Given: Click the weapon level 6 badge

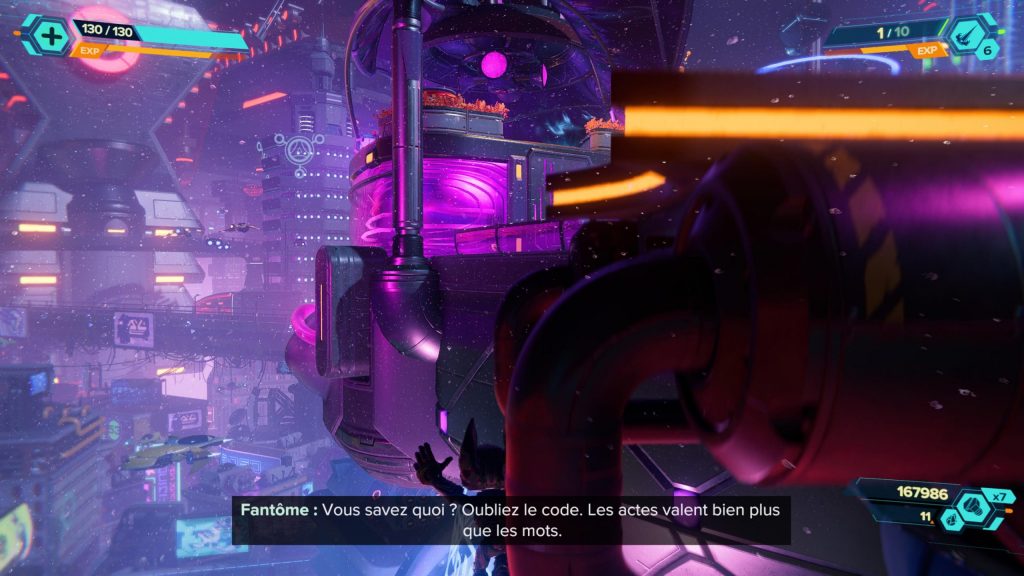Looking at the screenshot, I should pyautogui.click(x=987, y=49).
